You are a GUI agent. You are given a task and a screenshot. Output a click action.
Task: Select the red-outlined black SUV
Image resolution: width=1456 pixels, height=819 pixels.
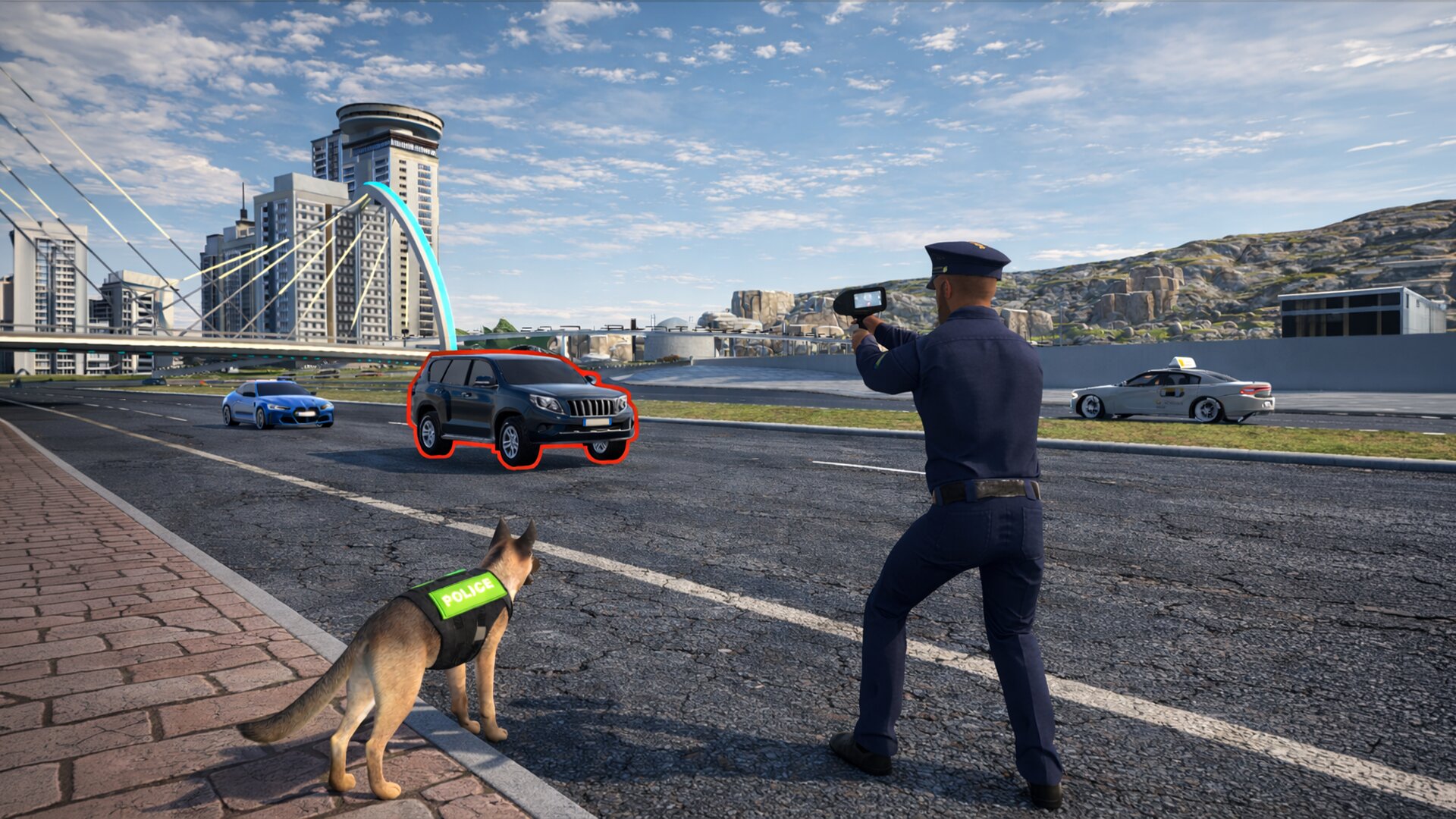(520, 406)
